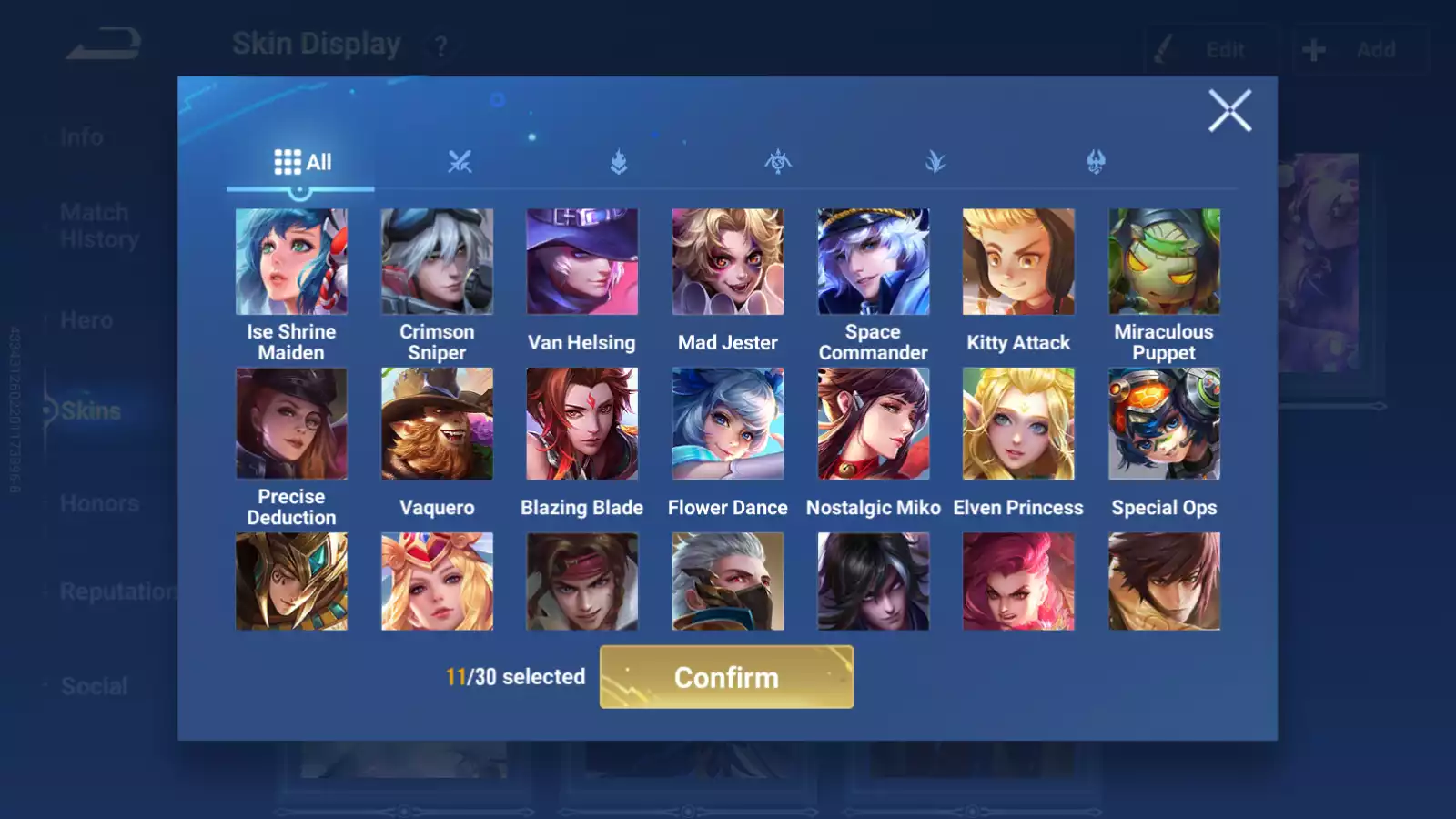Switch to the All skins tab
Screen dimensions: 1456x819
pos(302,163)
